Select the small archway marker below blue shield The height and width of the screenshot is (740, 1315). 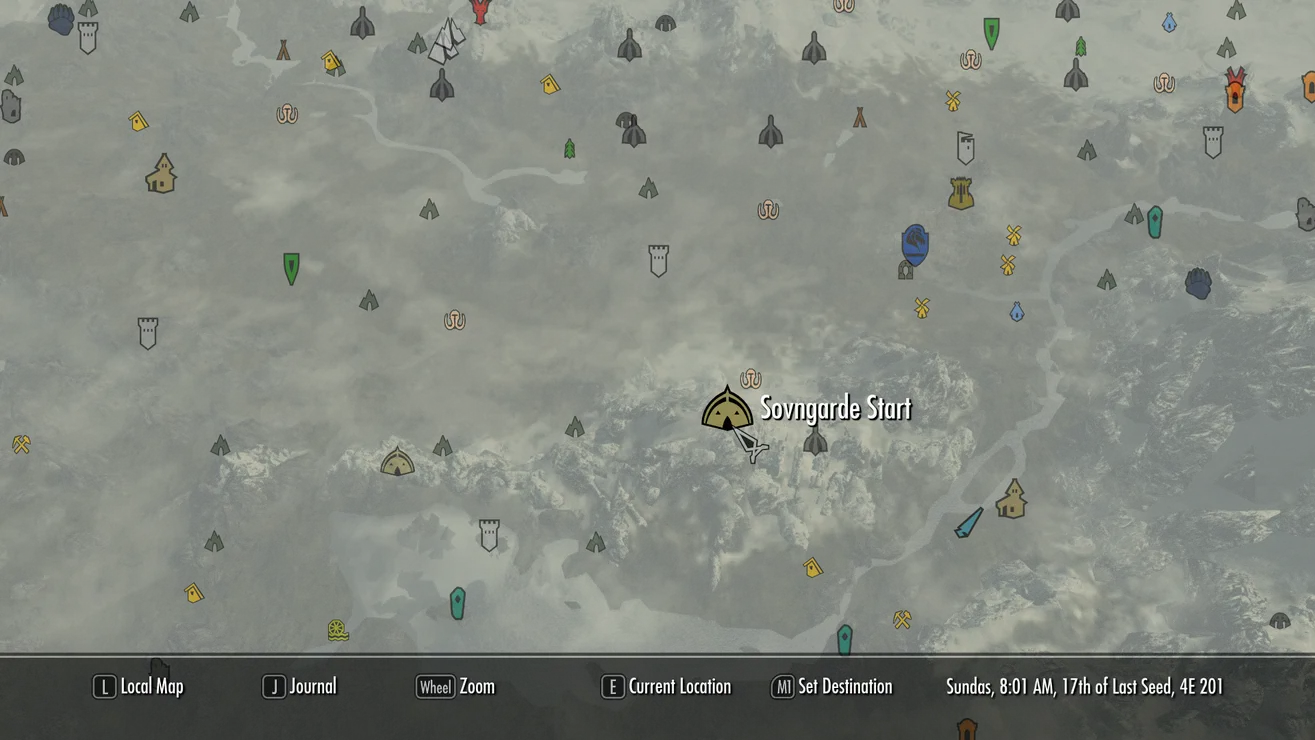(906, 271)
